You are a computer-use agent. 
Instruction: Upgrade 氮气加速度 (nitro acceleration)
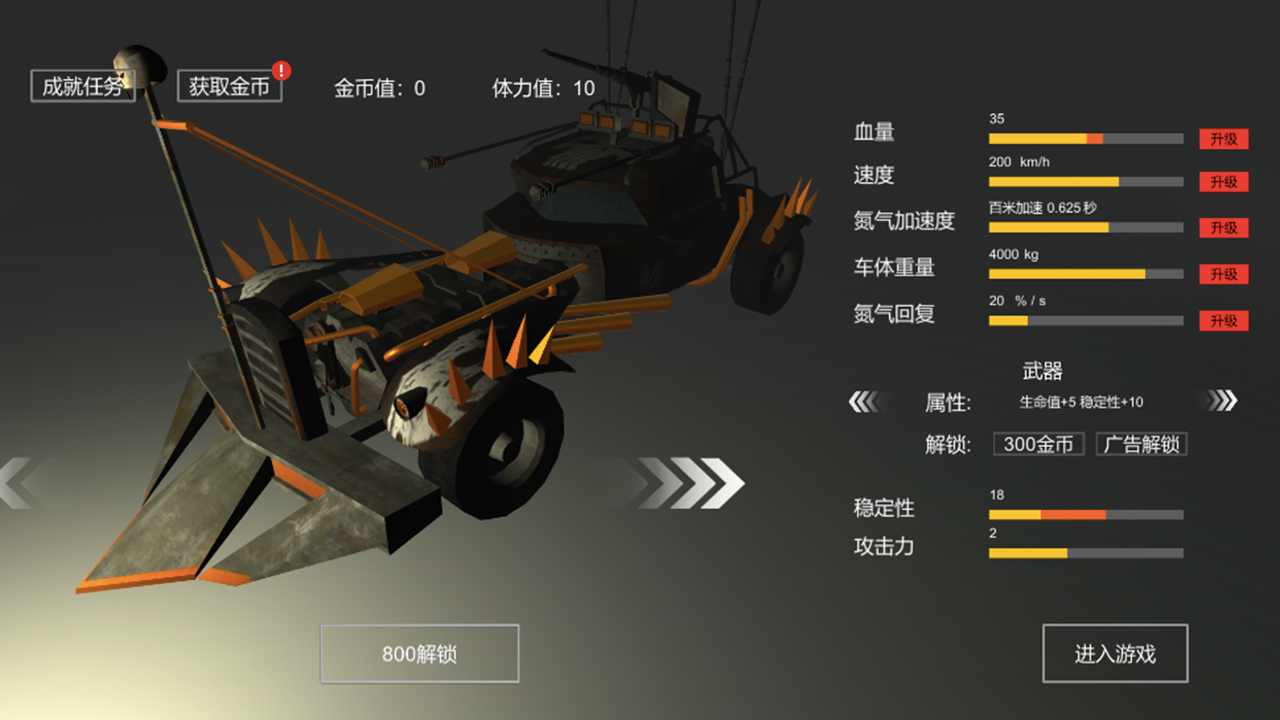point(1222,228)
